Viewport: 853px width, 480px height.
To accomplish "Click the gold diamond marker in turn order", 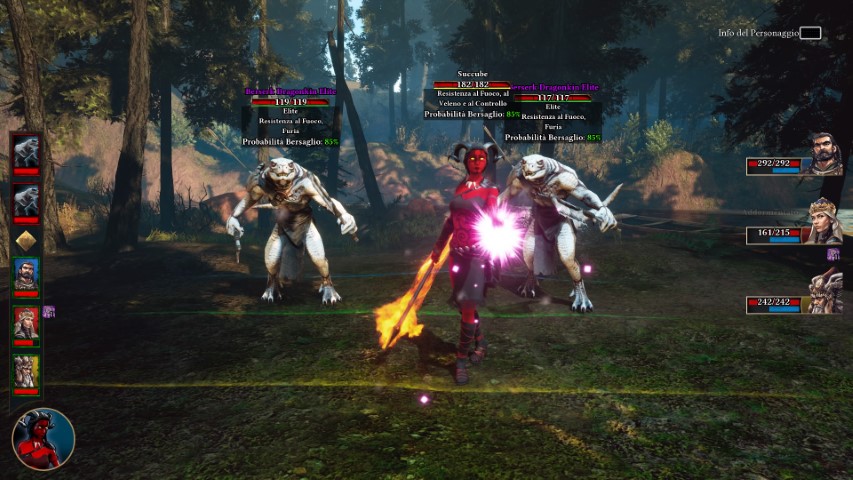I will 26,240.
